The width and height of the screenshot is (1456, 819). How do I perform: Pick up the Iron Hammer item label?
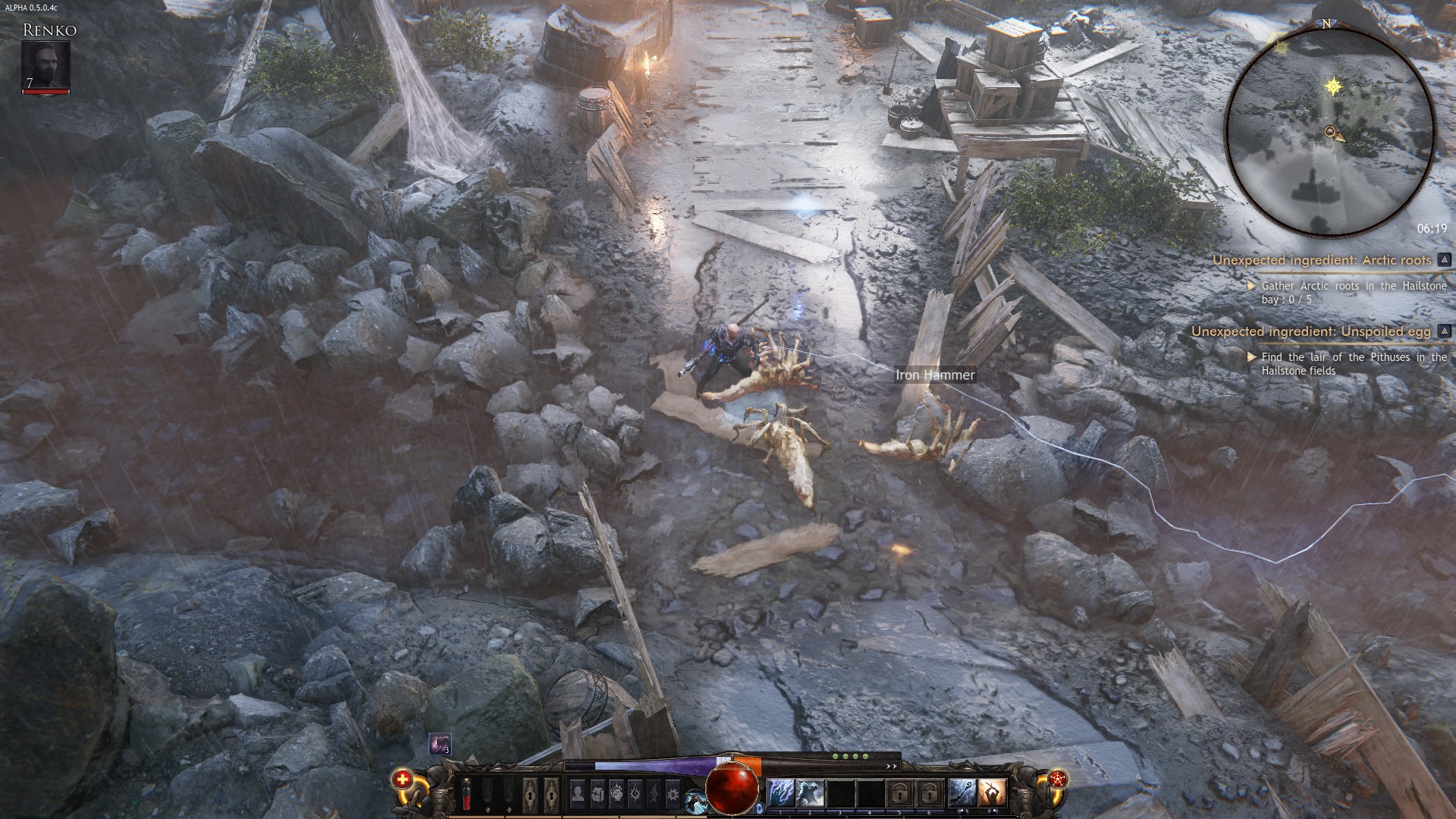tap(934, 375)
